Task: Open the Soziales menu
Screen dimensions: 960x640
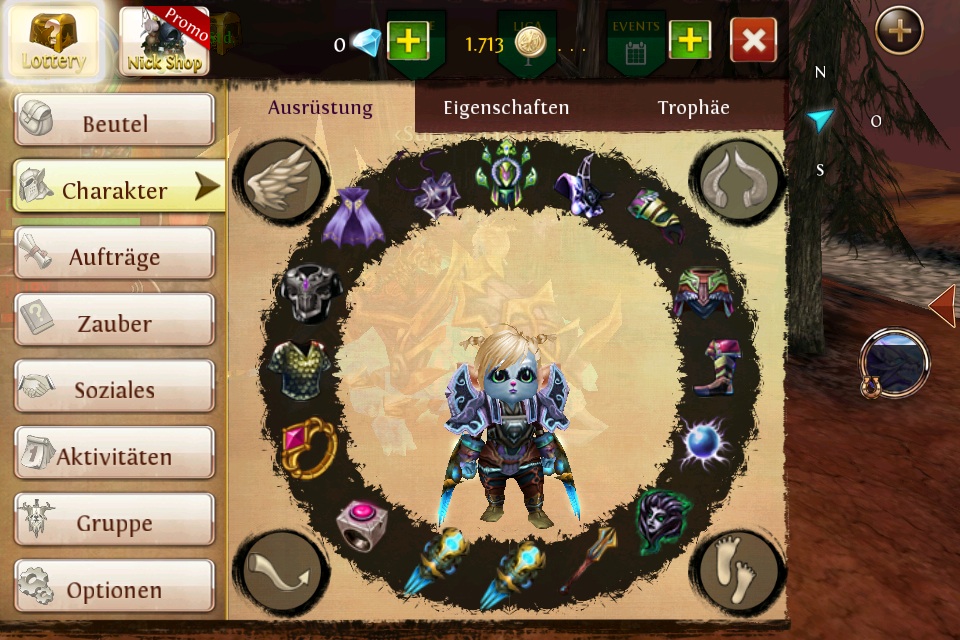Action: (x=115, y=390)
